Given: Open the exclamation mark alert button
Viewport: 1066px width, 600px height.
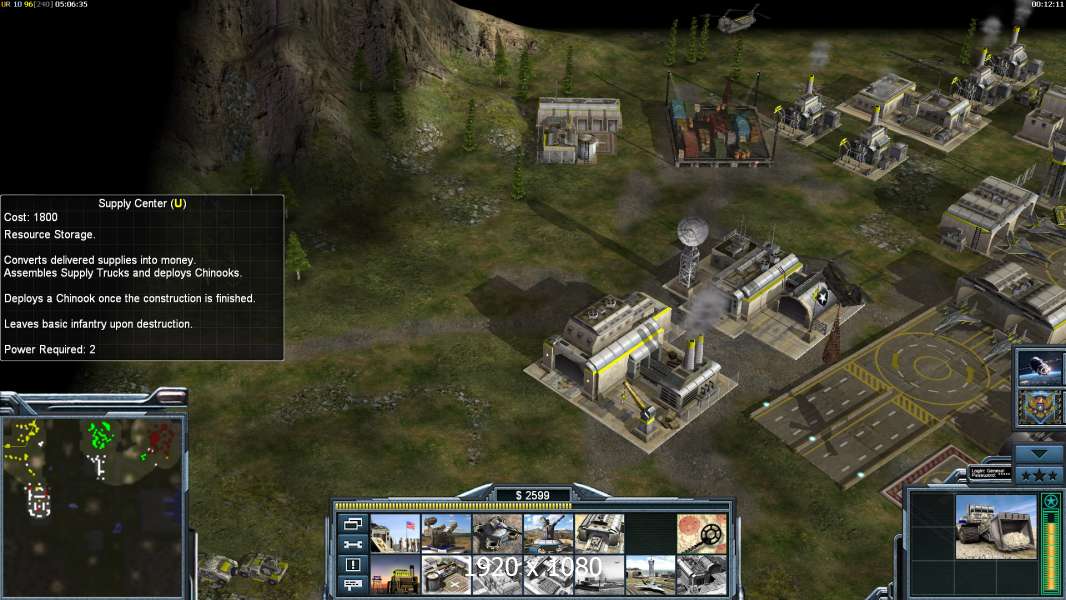Looking at the screenshot, I should 352,564.
